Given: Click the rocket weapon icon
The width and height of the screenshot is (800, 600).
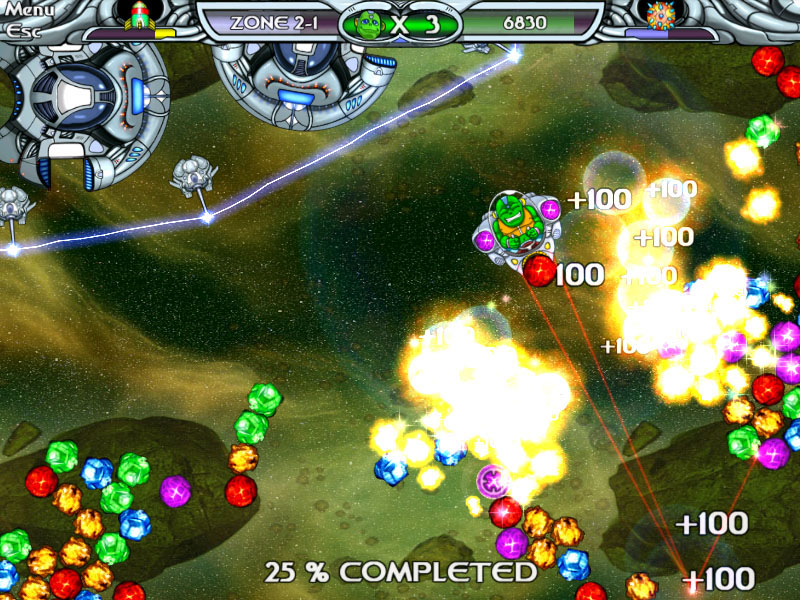Looking at the screenshot, I should [x=137, y=15].
